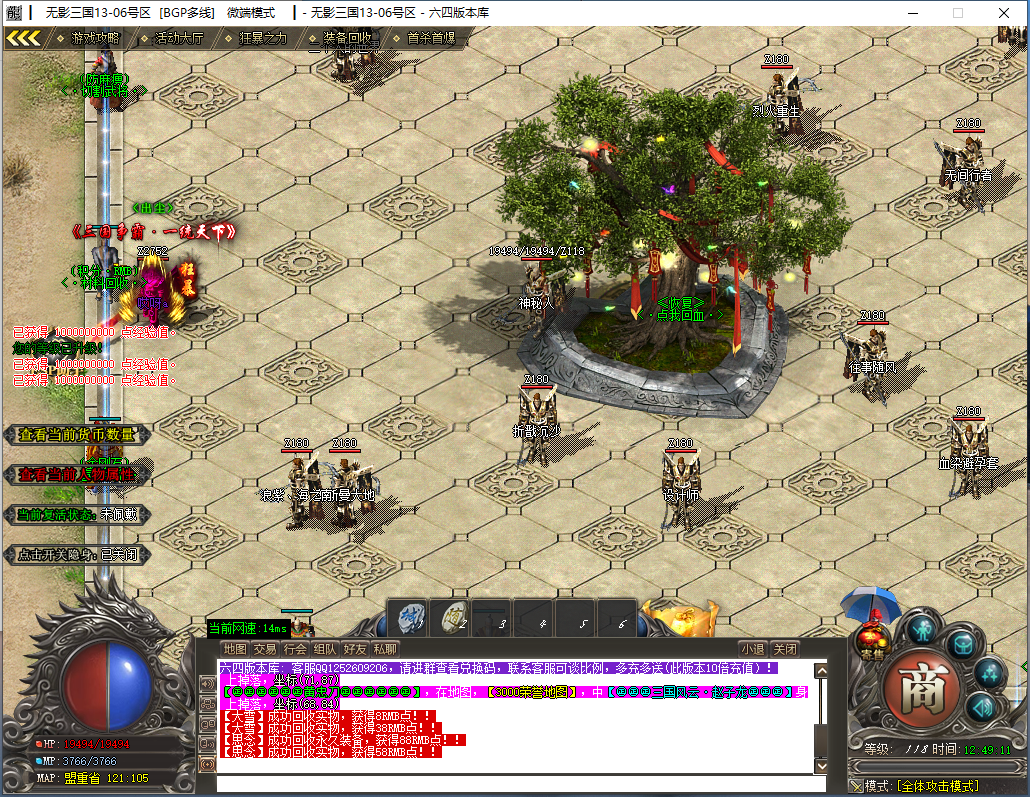Screen dimensions: 1030x797
Task: Open the 好友 friends tab
Action: point(355,649)
